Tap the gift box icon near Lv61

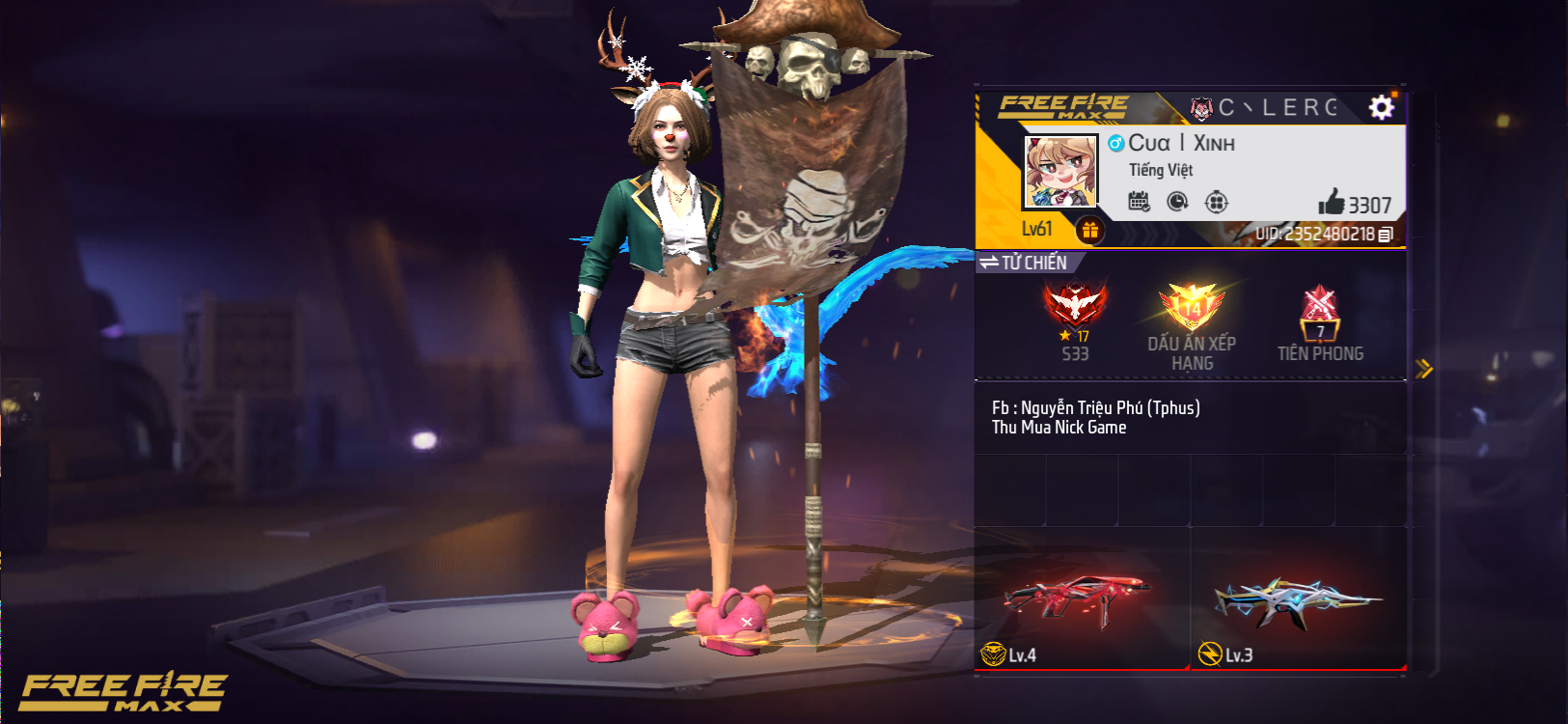1089,229
